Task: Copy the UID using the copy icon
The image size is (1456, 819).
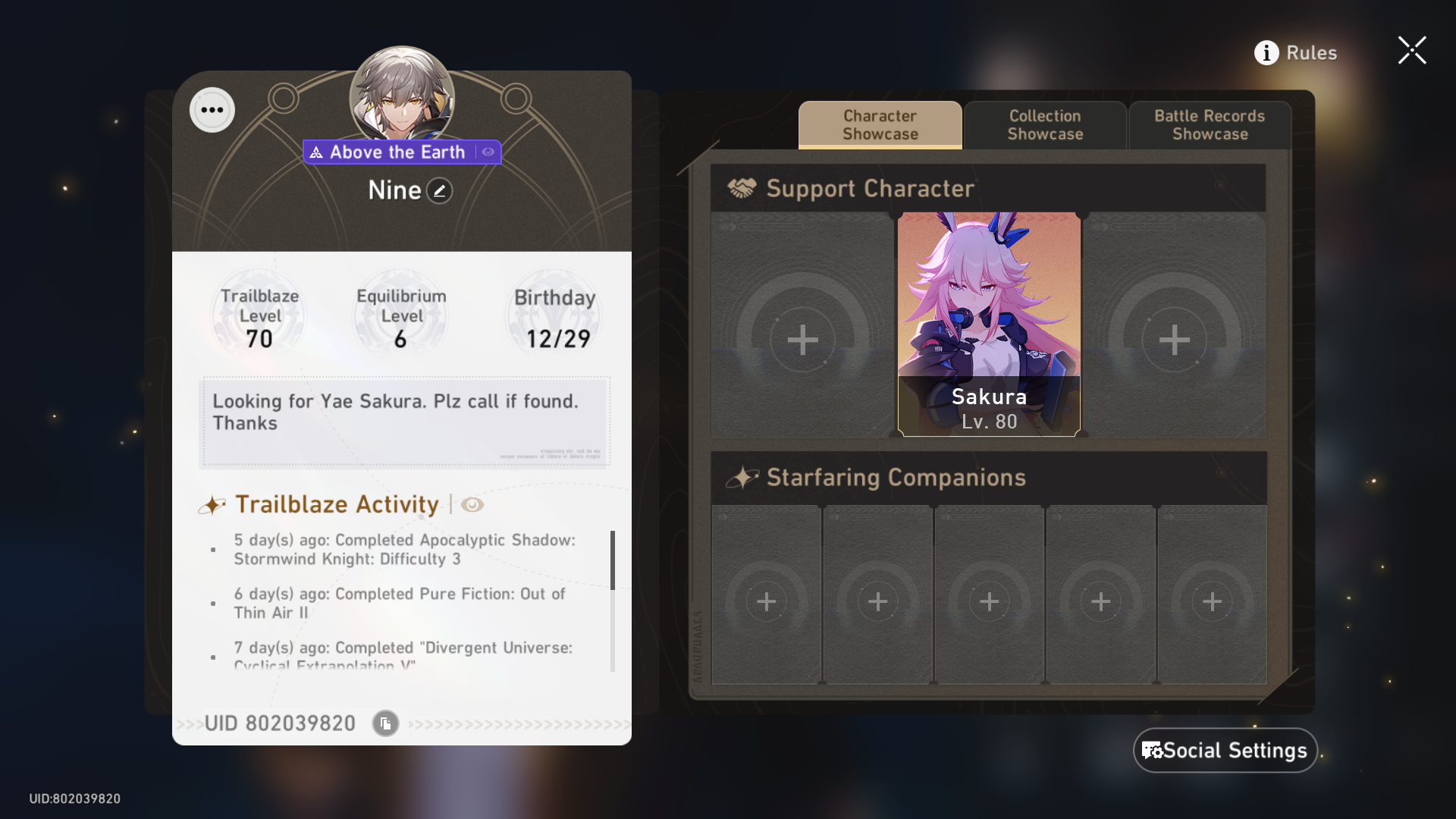Action: pyautogui.click(x=384, y=723)
